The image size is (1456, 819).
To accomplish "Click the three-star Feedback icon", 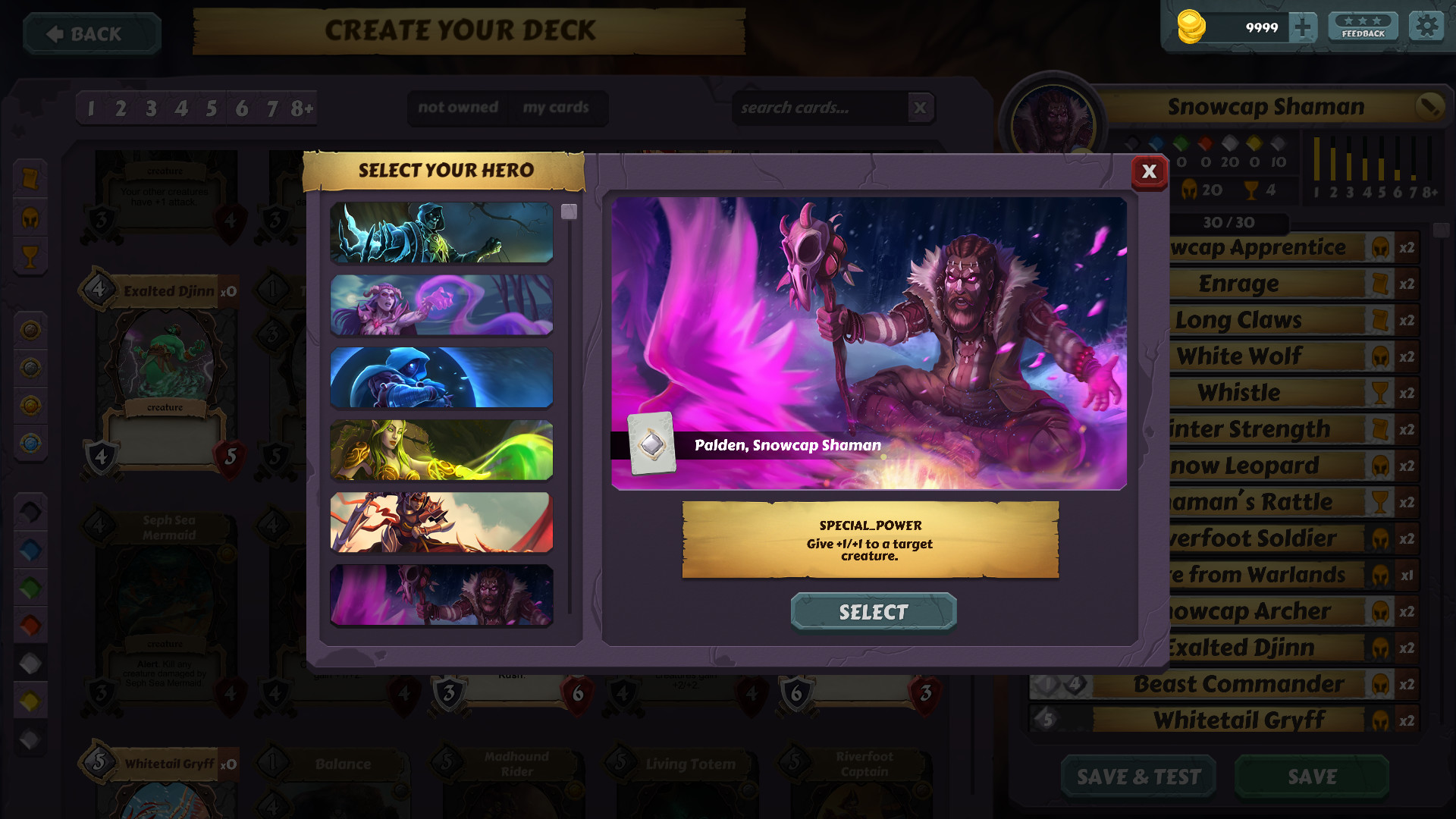I will click(1363, 25).
